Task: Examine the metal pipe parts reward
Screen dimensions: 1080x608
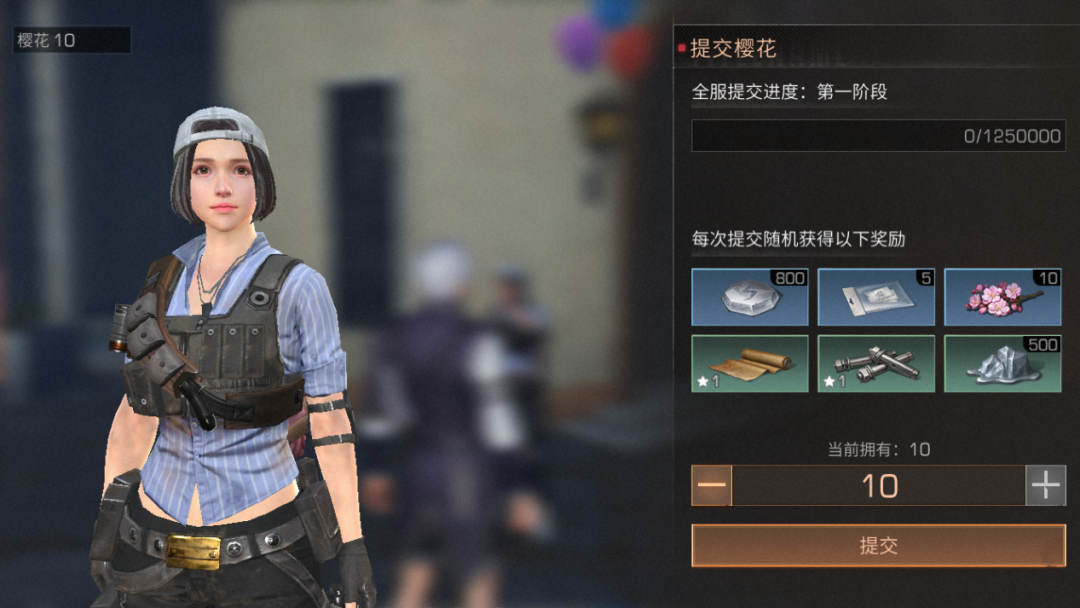Action: [x=876, y=363]
